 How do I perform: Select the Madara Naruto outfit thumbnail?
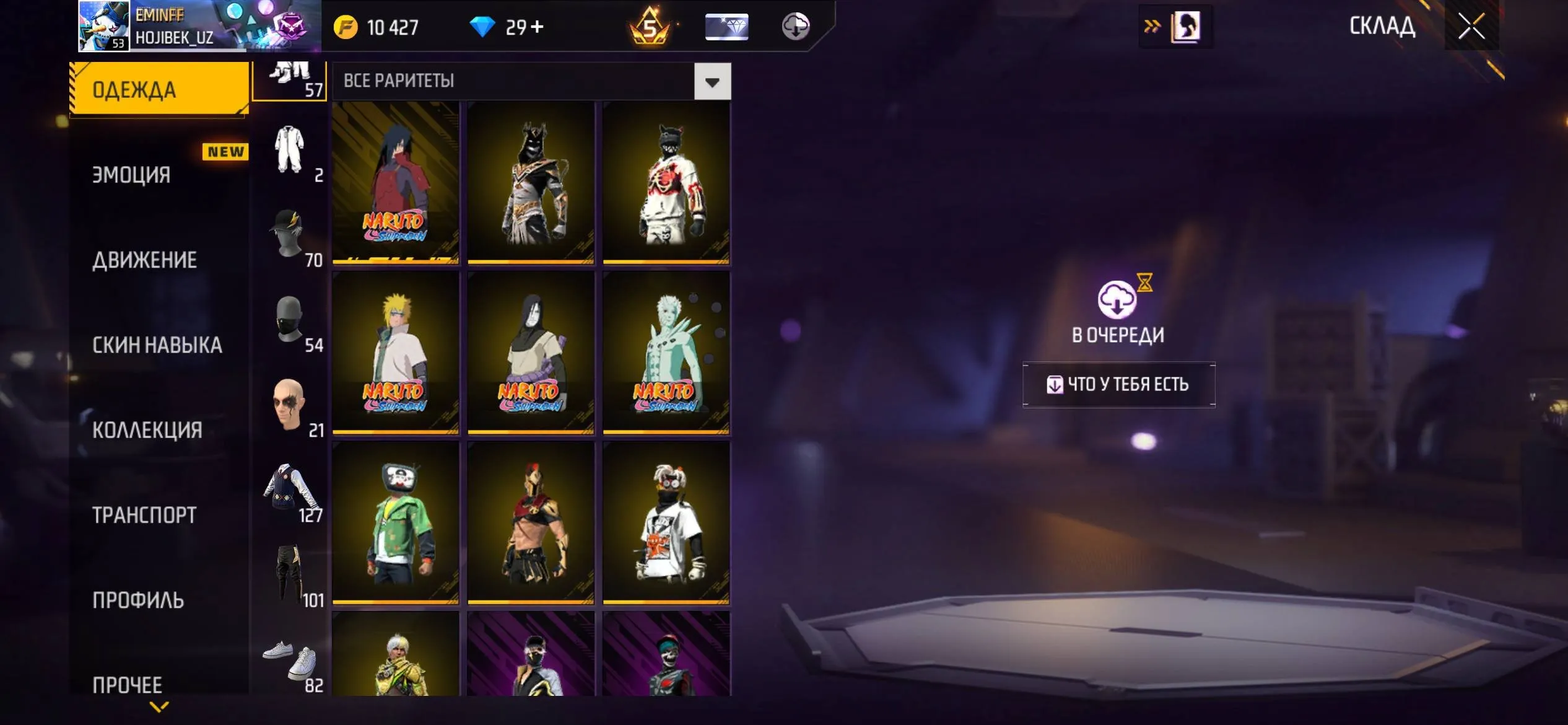coord(396,183)
